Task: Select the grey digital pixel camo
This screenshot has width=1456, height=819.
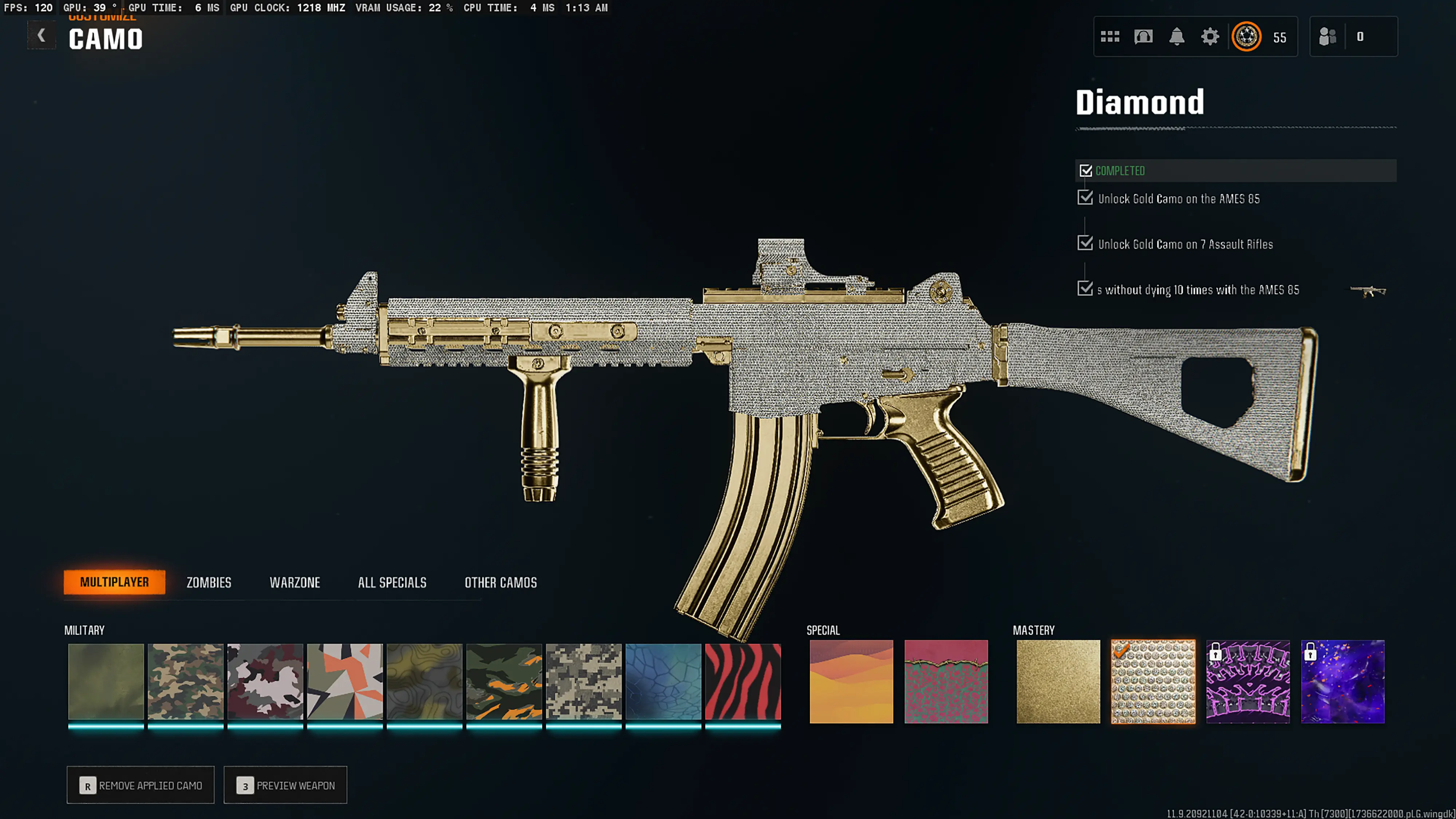Action: click(x=583, y=681)
